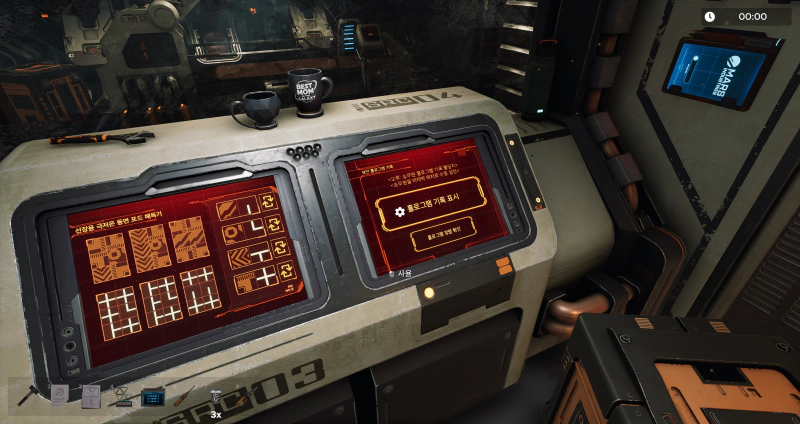Select the hammer in the hotbar
The image size is (800, 424).
coord(27,396)
